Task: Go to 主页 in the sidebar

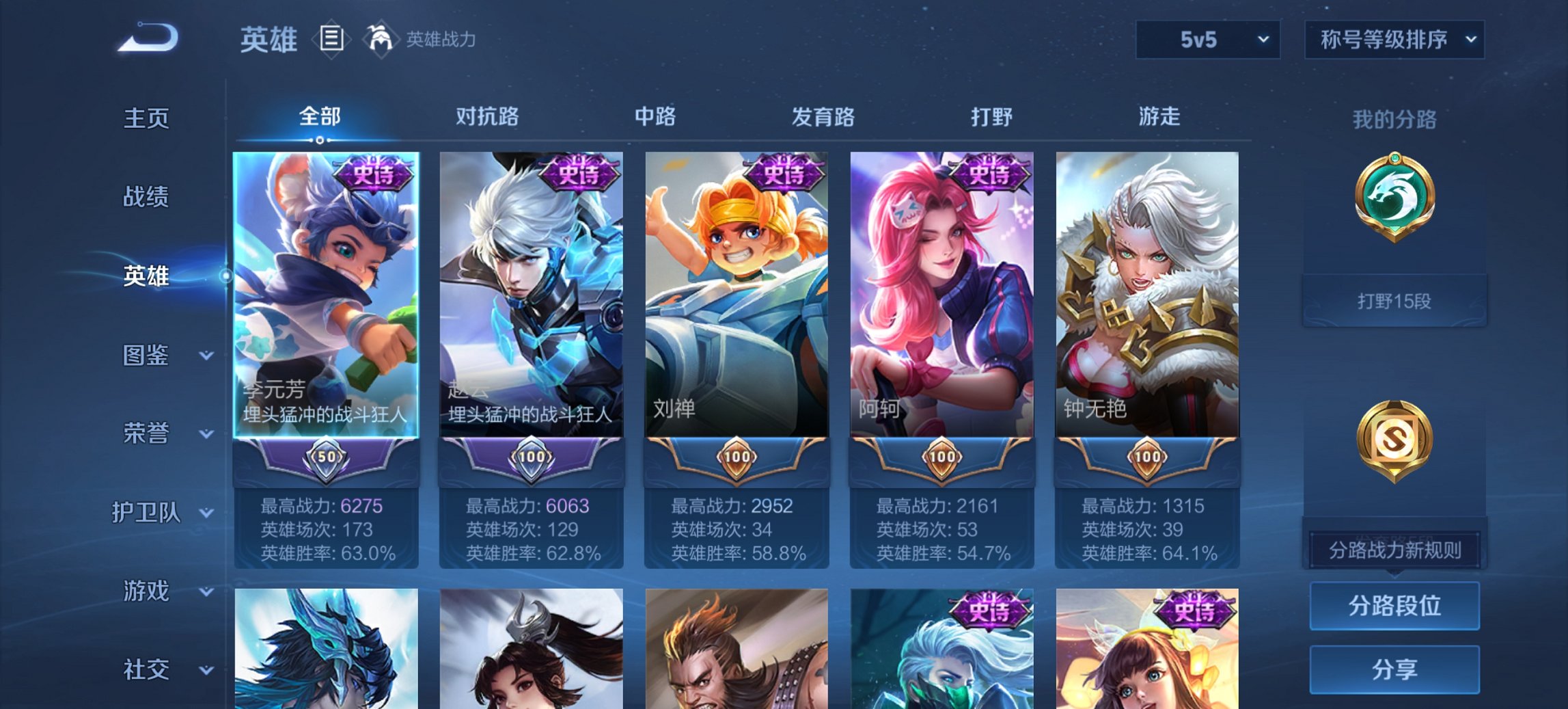Action: (146, 118)
